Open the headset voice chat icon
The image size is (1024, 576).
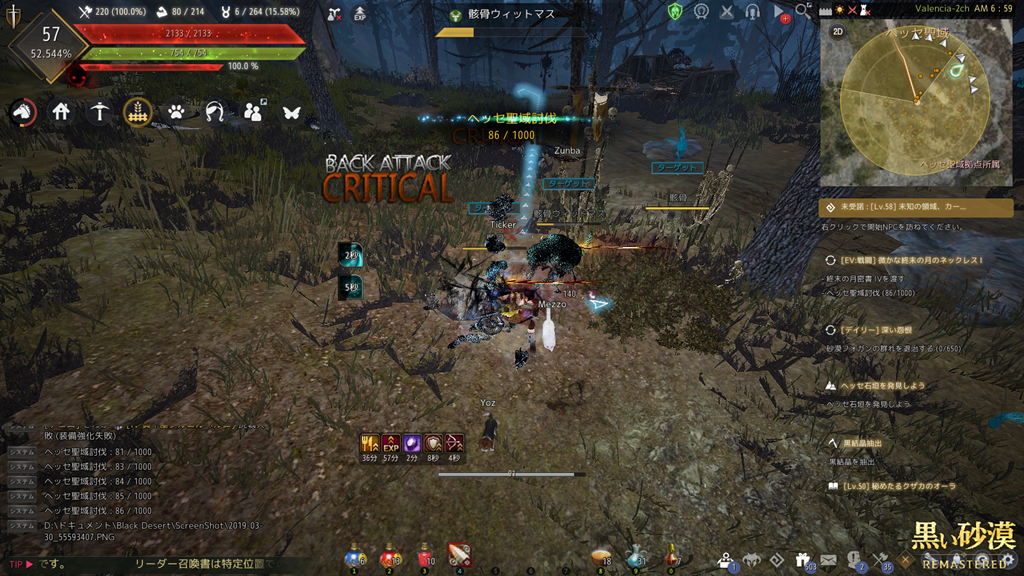(x=752, y=12)
